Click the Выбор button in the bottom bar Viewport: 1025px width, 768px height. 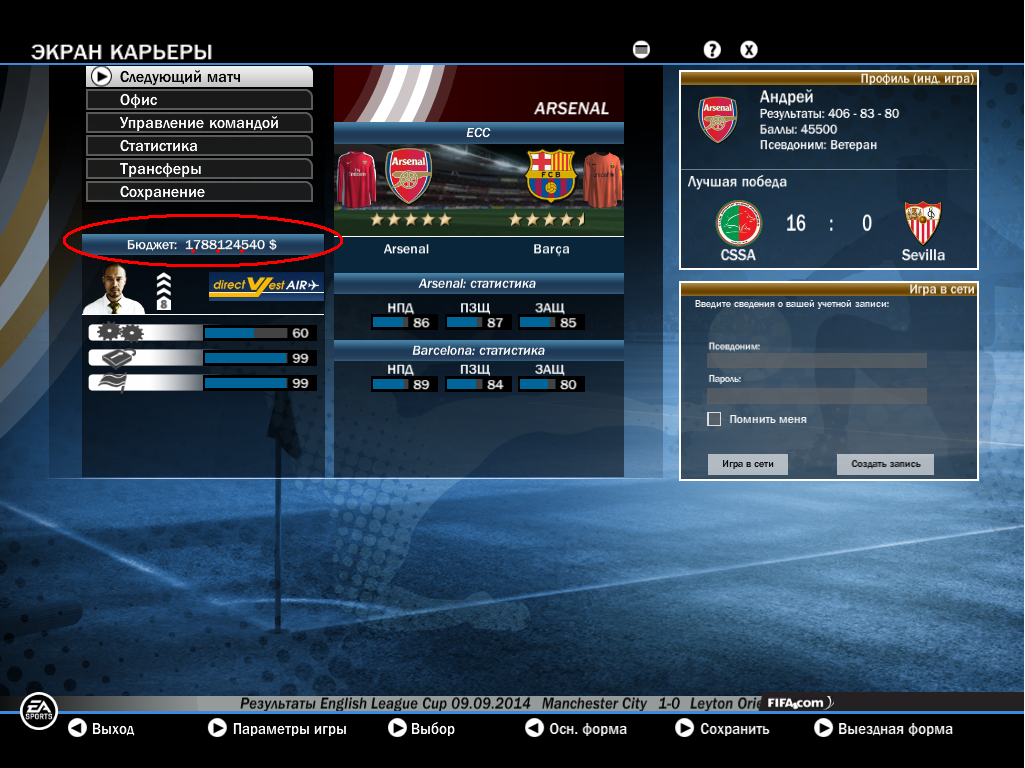tap(421, 729)
